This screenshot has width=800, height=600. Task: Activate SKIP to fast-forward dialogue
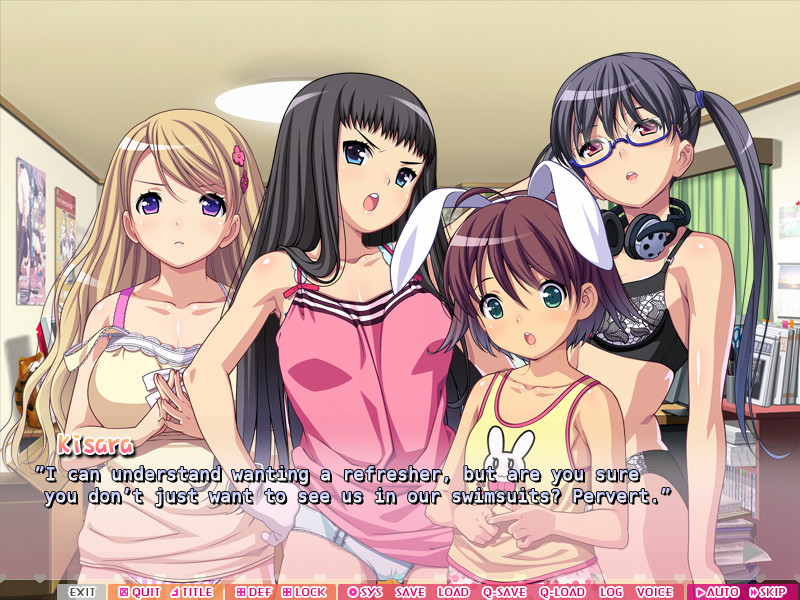(x=766, y=592)
